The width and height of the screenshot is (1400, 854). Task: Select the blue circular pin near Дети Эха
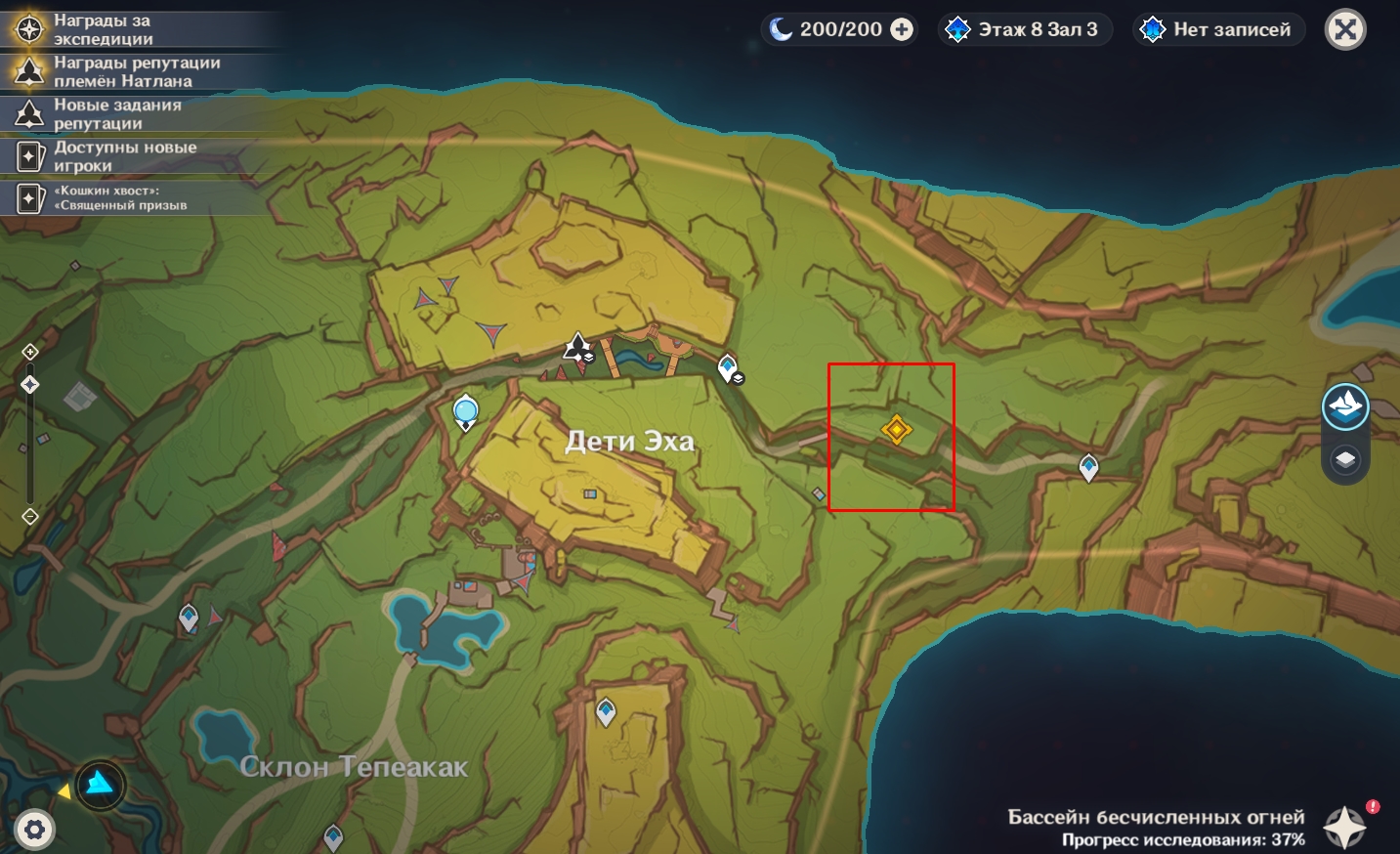[x=466, y=411]
